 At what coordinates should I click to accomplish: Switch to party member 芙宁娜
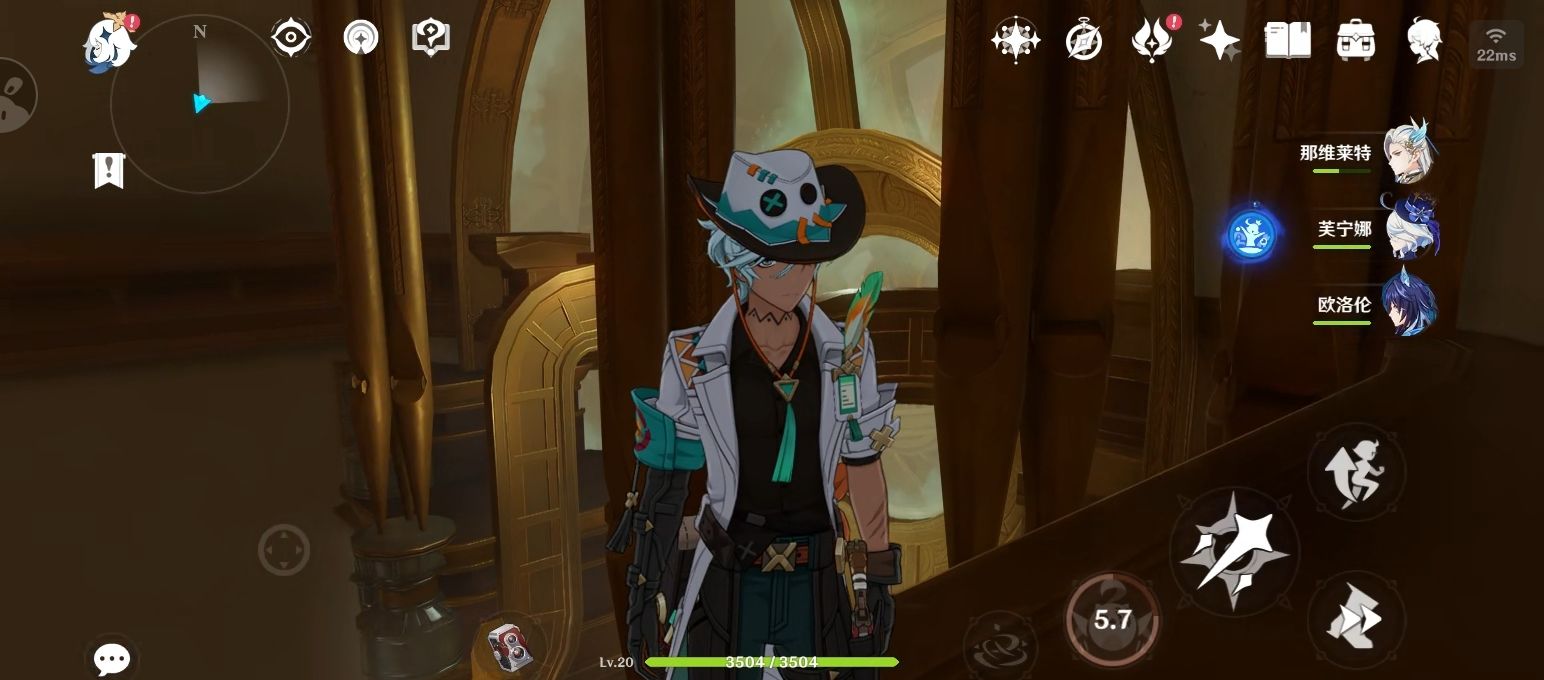[1408, 230]
